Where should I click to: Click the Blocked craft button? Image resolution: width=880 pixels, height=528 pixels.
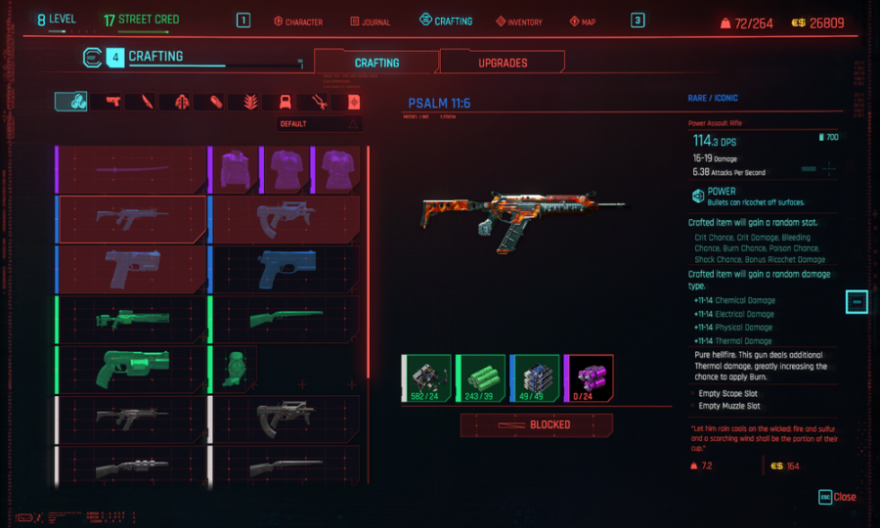(x=536, y=425)
